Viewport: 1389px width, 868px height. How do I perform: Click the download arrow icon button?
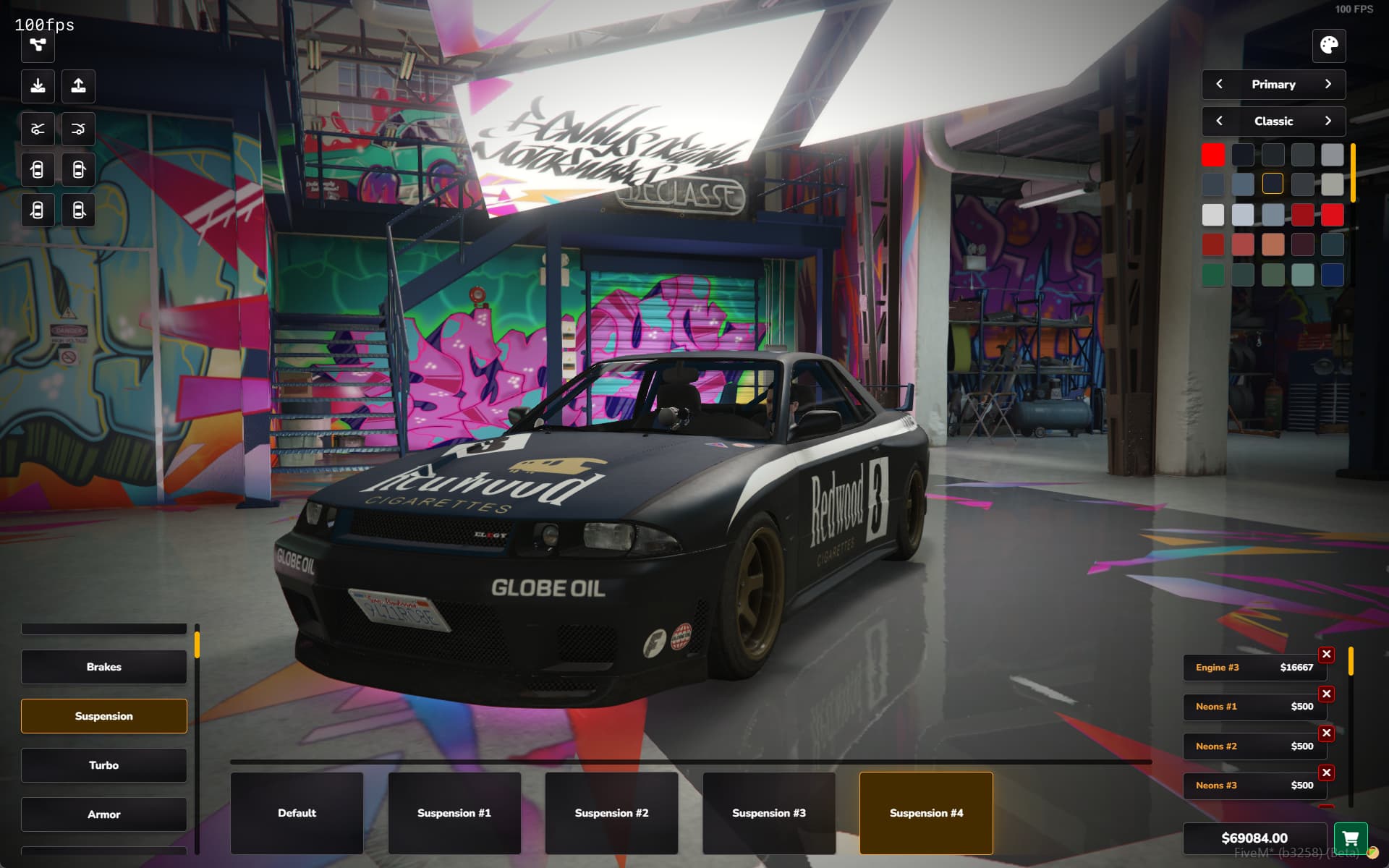tap(38, 86)
